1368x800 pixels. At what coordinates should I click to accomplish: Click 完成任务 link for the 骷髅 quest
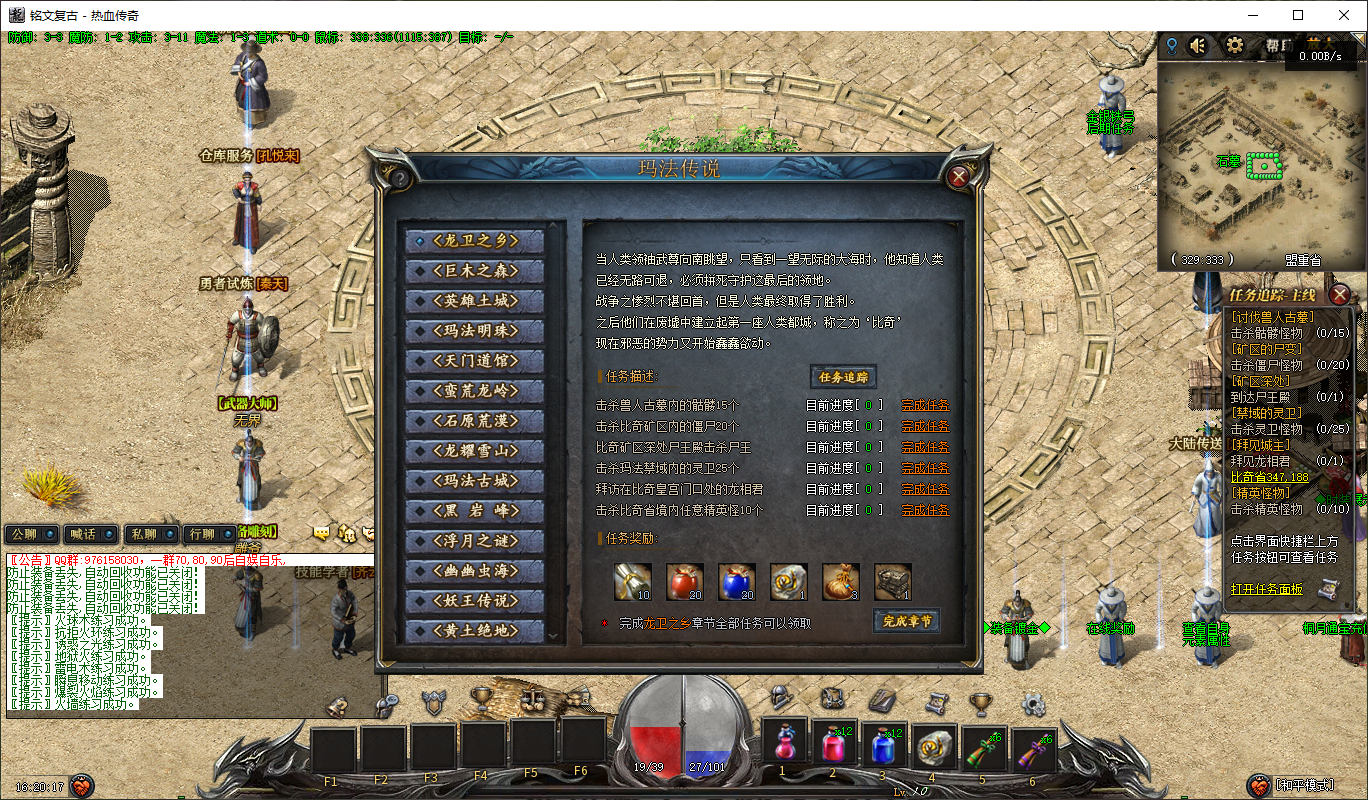point(925,405)
